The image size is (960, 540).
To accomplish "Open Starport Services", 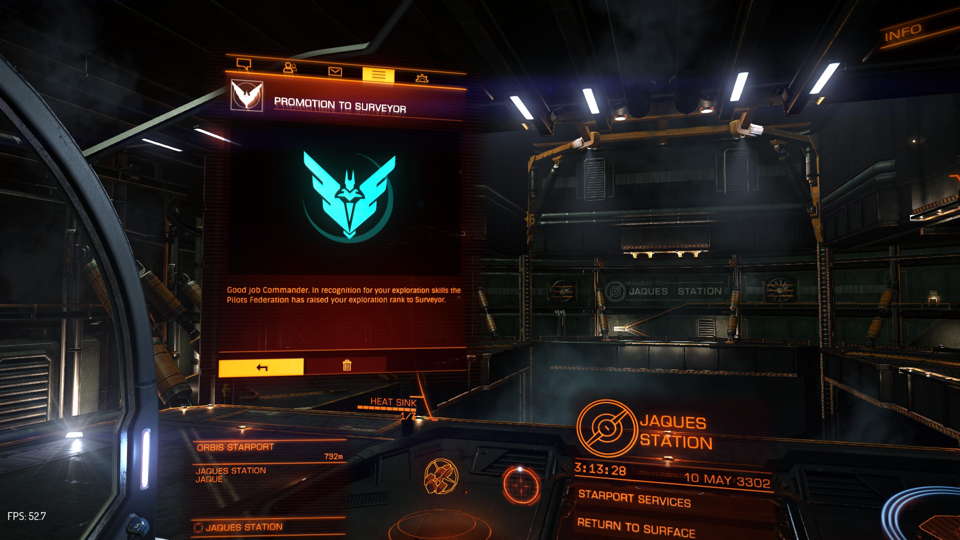I will pyautogui.click(x=634, y=500).
